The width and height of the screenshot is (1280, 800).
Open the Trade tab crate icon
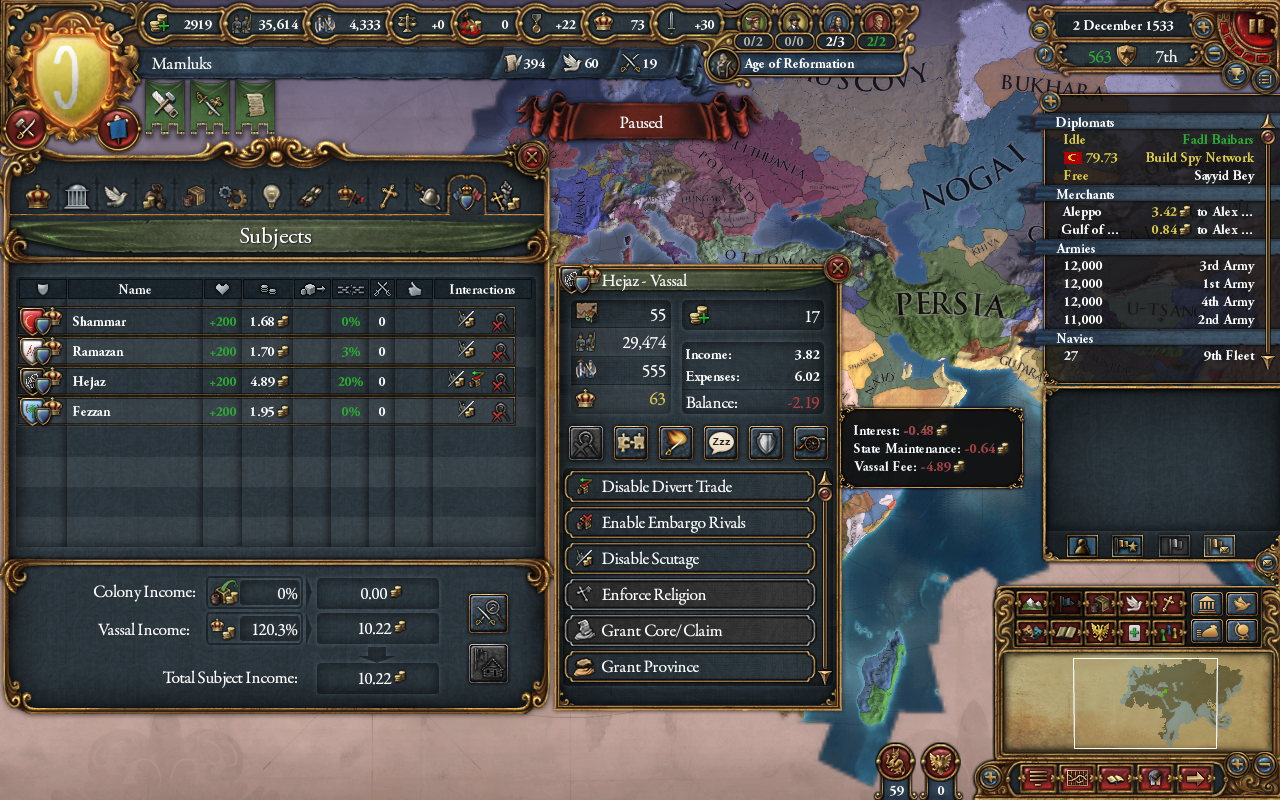195,195
